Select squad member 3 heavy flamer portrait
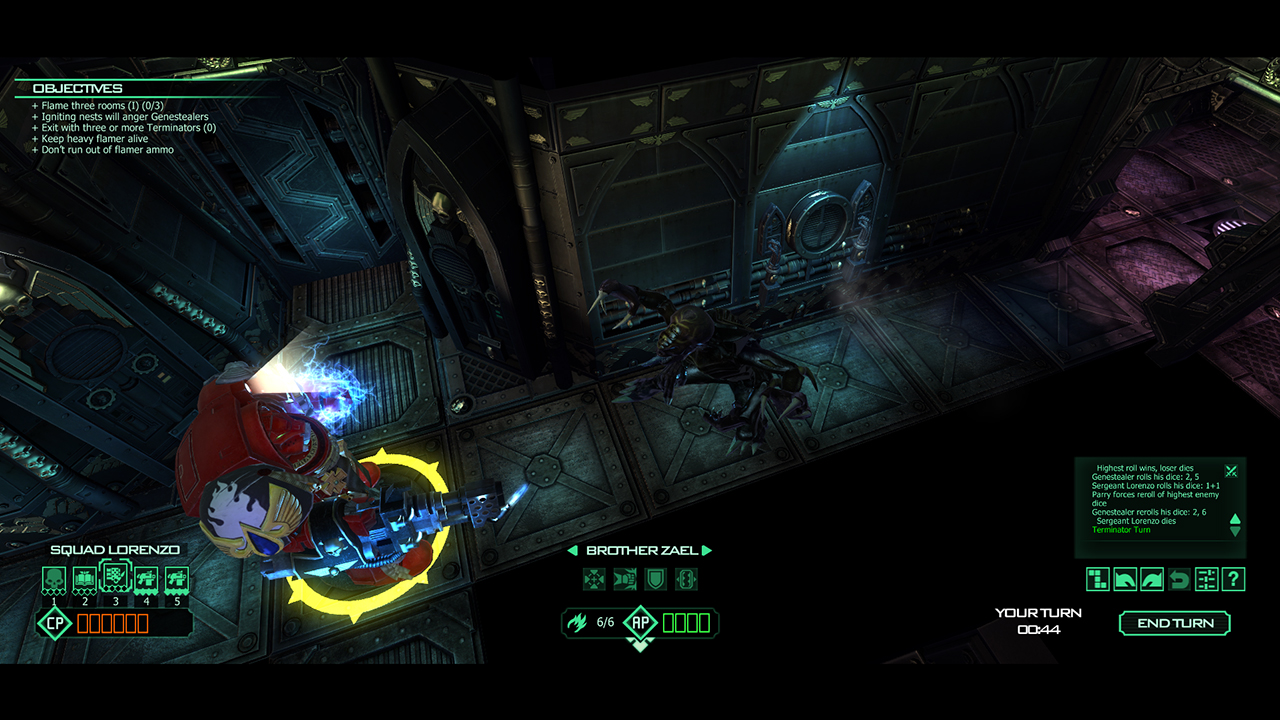This screenshot has height=720, width=1280. pyautogui.click(x=116, y=577)
